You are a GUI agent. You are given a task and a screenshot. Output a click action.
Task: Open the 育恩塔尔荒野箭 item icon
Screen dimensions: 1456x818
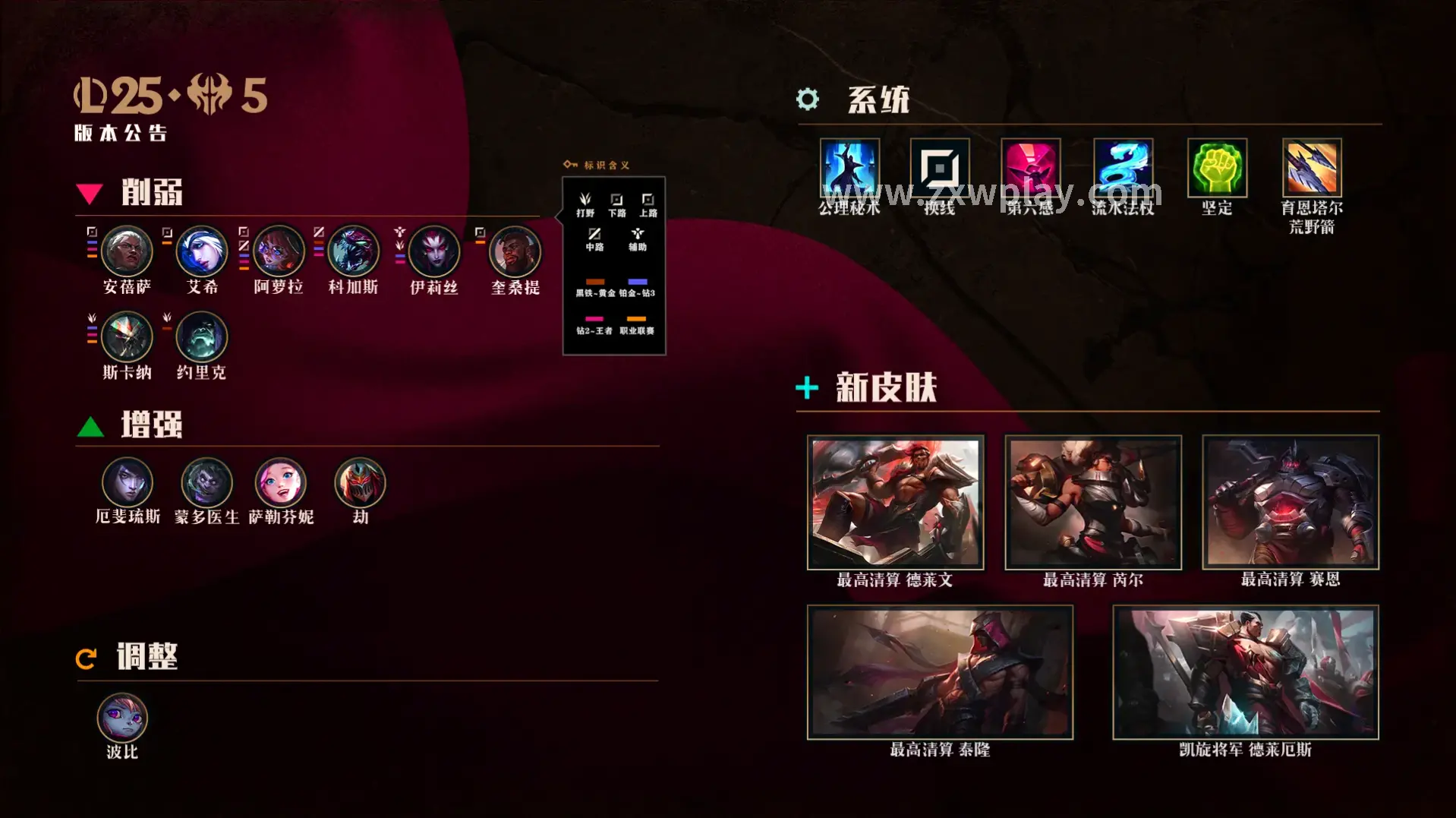(x=1309, y=169)
